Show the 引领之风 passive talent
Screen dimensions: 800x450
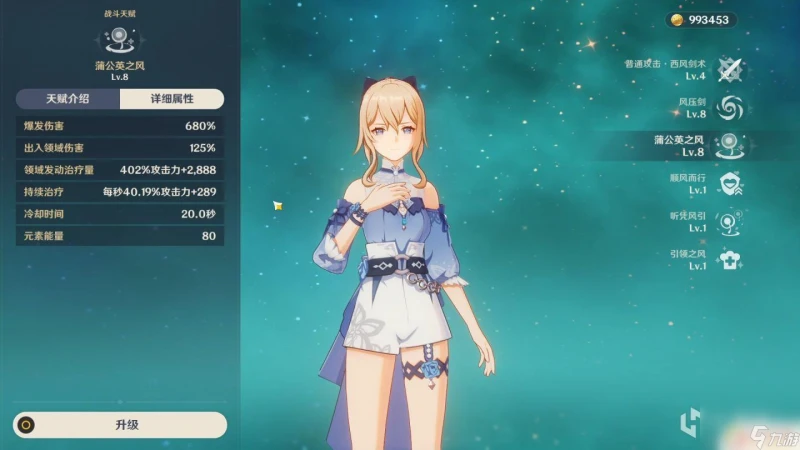coord(731,260)
